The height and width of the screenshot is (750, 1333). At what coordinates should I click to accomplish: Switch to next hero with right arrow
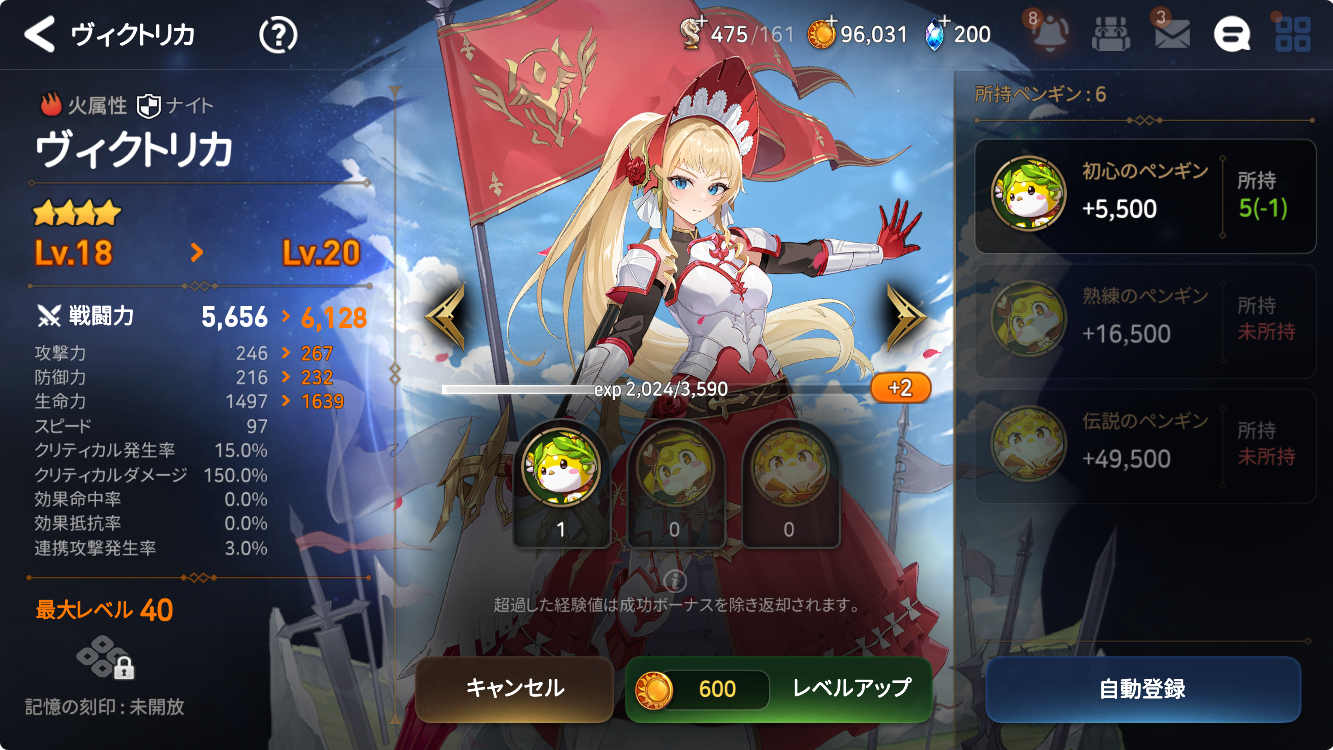[x=906, y=317]
